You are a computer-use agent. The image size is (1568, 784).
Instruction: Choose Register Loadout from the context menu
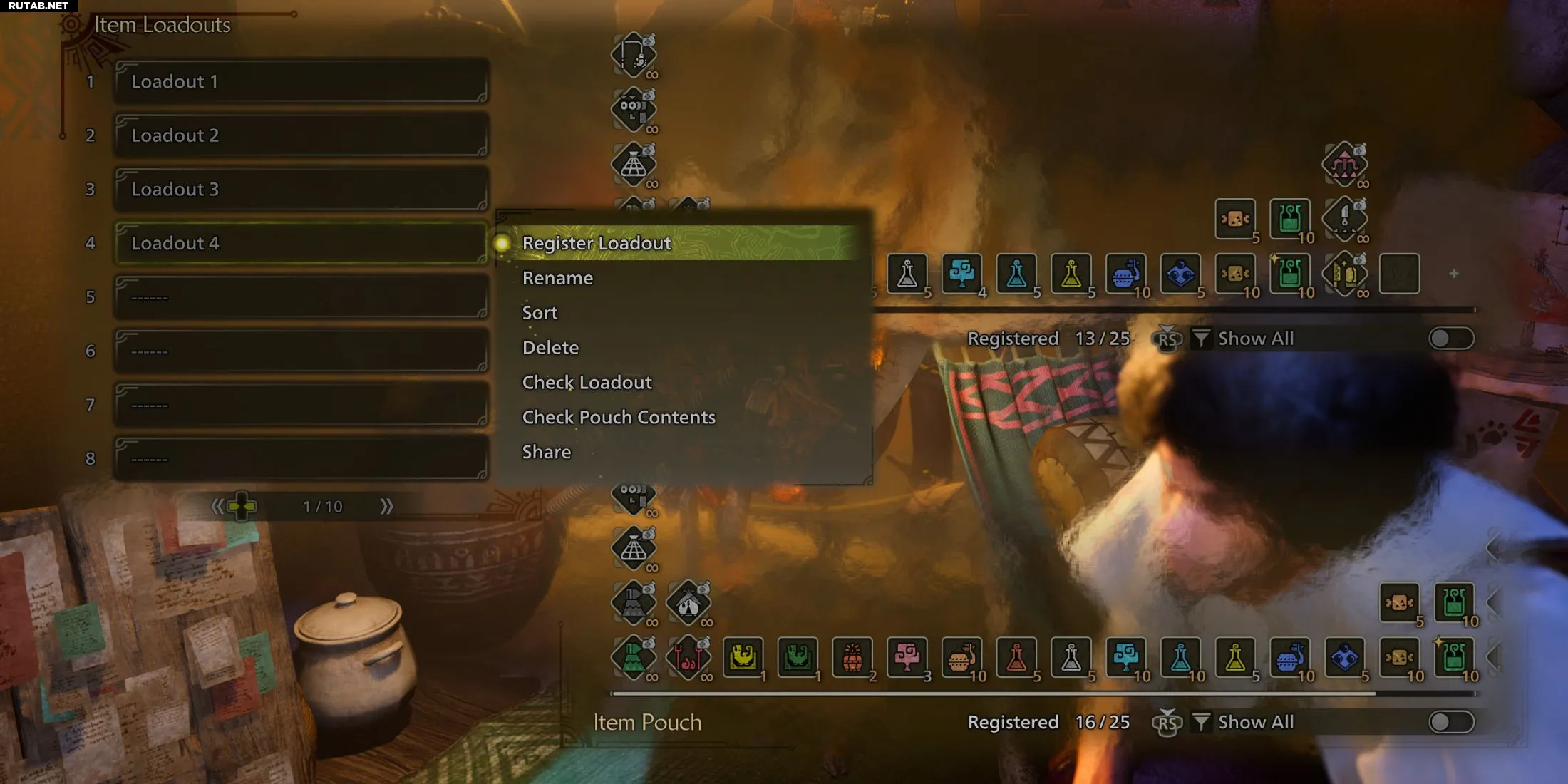pos(597,243)
